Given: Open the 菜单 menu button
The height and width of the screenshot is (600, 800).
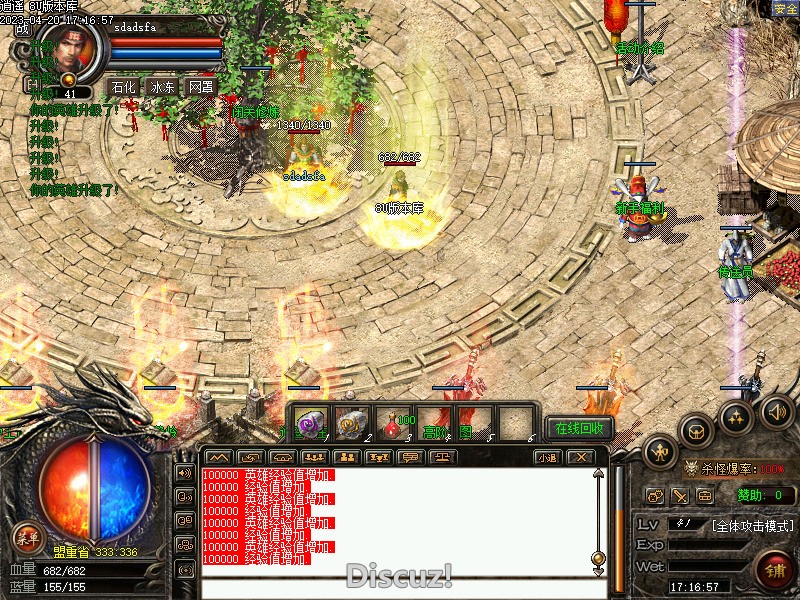Looking at the screenshot, I should pyautogui.click(x=28, y=538).
